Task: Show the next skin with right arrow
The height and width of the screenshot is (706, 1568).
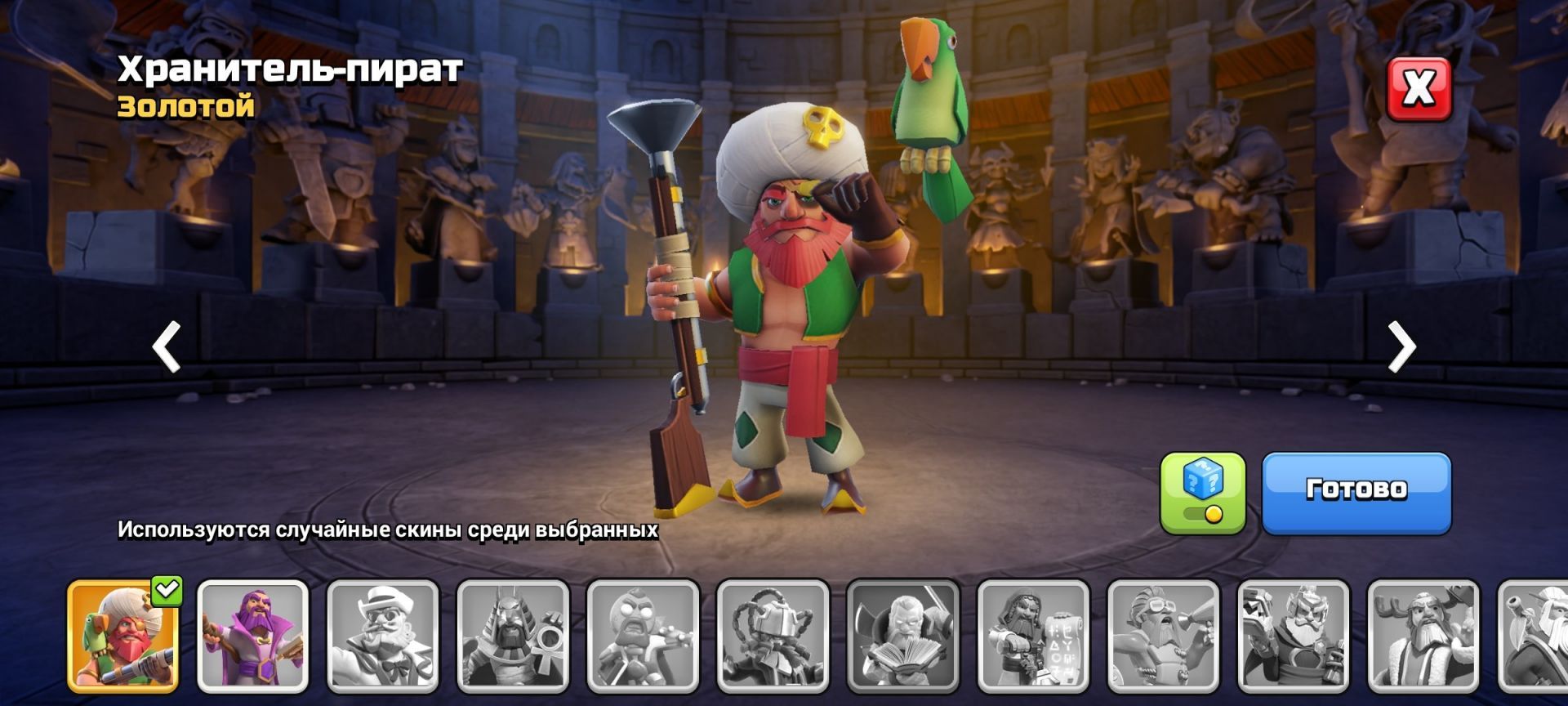Action: pyautogui.click(x=1401, y=347)
